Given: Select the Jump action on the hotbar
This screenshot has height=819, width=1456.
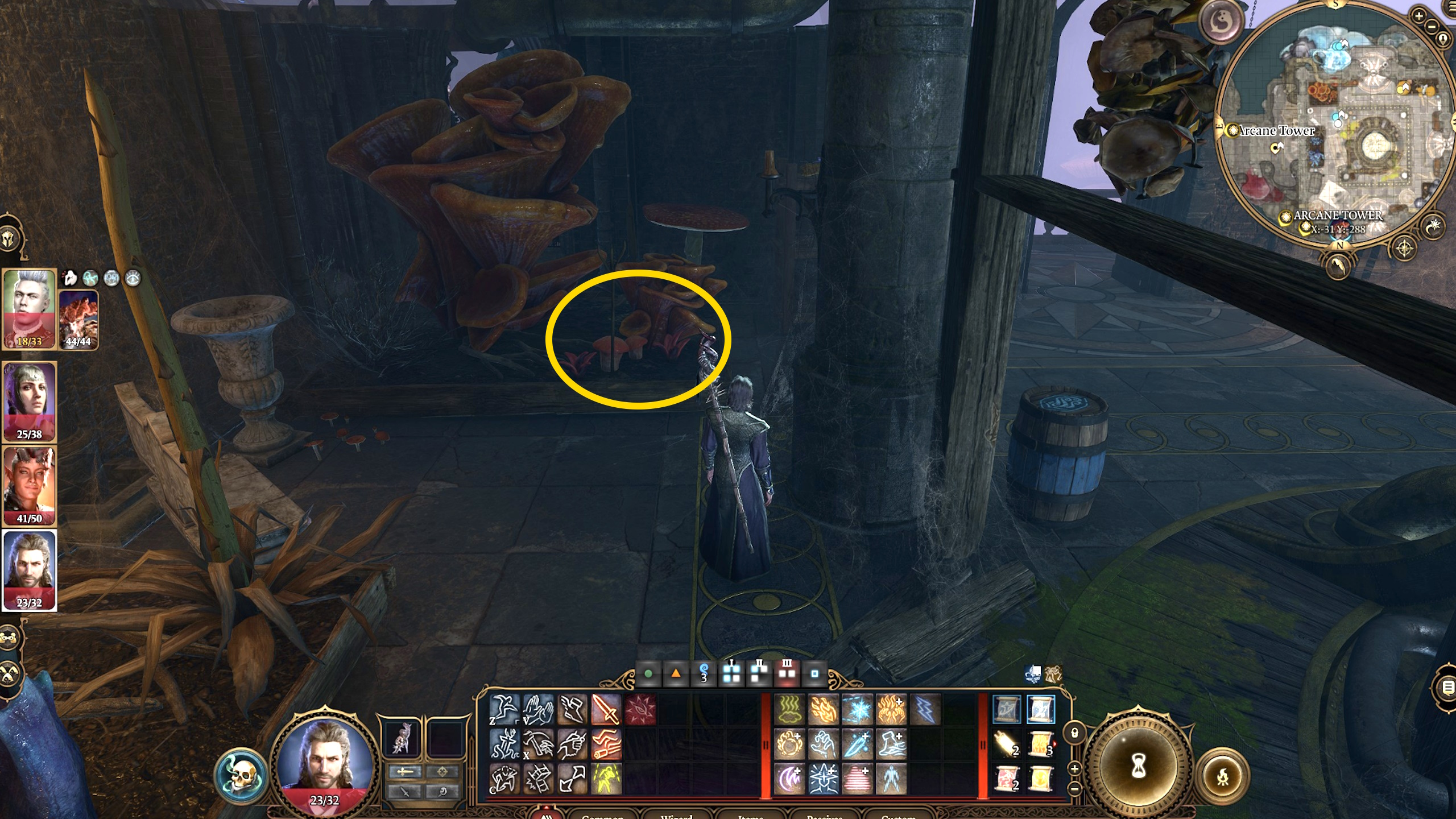Looking at the screenshot, I should [504, 712].
